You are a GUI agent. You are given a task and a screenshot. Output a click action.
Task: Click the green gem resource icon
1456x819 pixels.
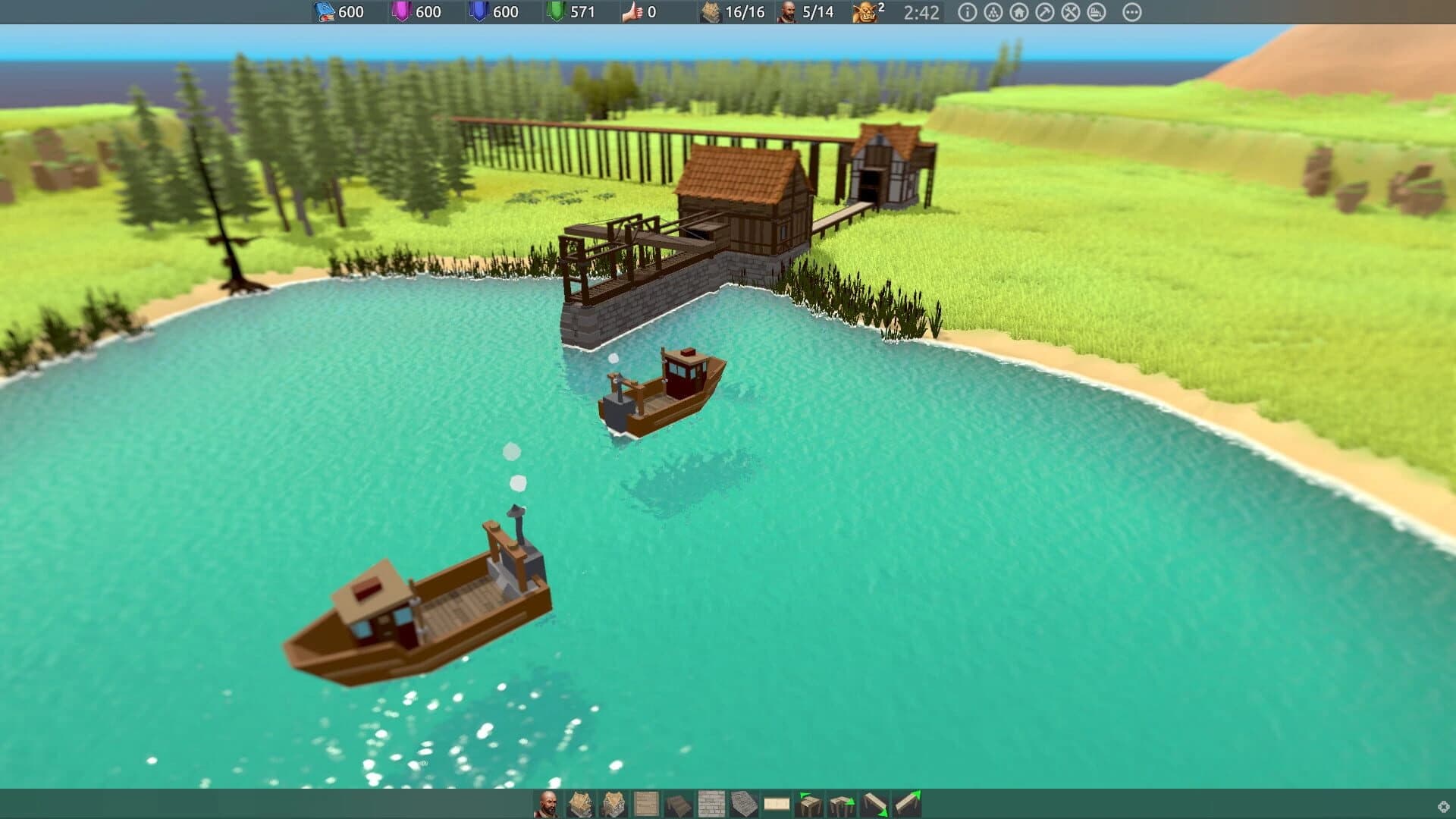point(554,12)
